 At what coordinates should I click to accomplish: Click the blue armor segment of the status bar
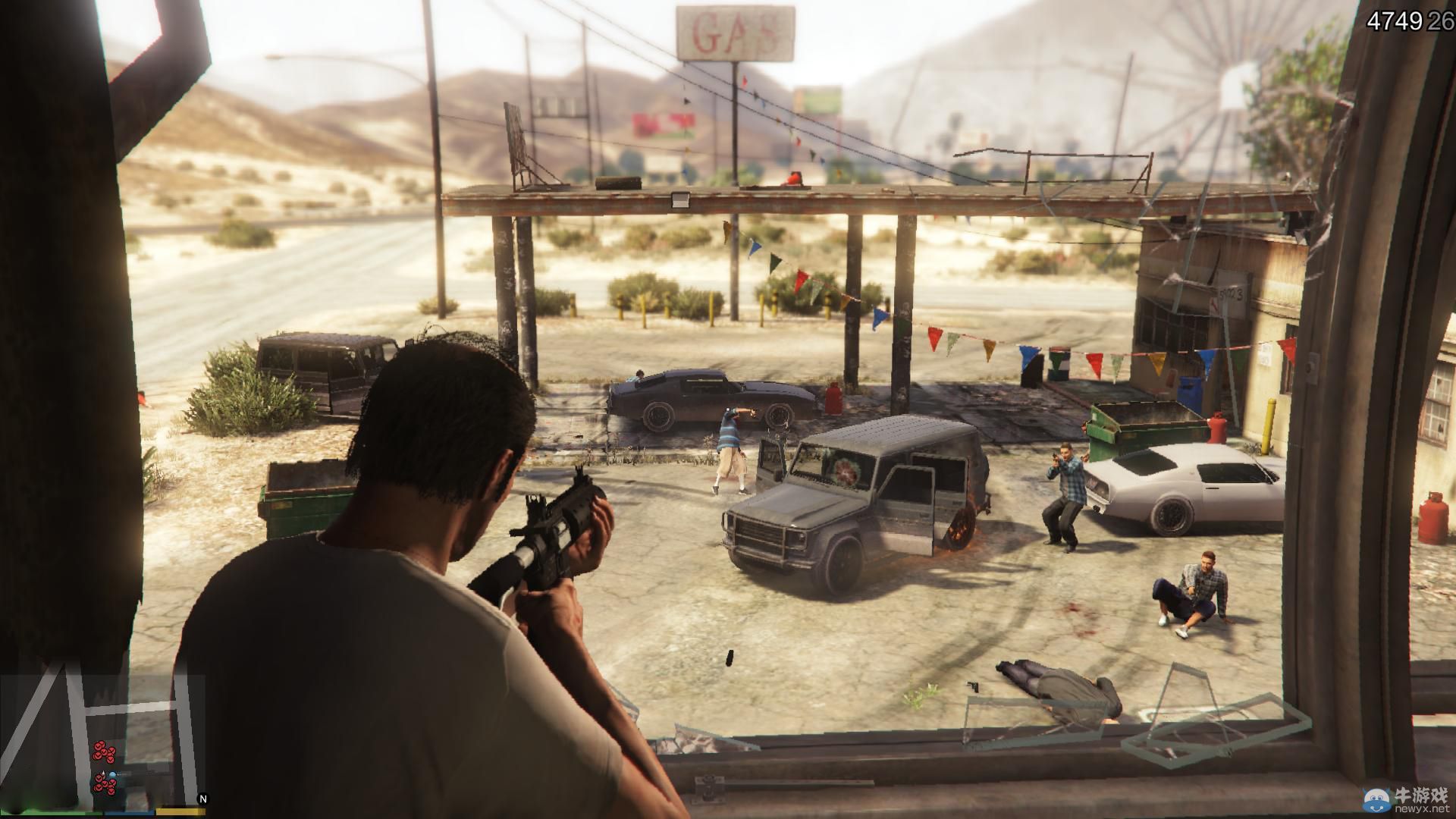pos(129,813)
